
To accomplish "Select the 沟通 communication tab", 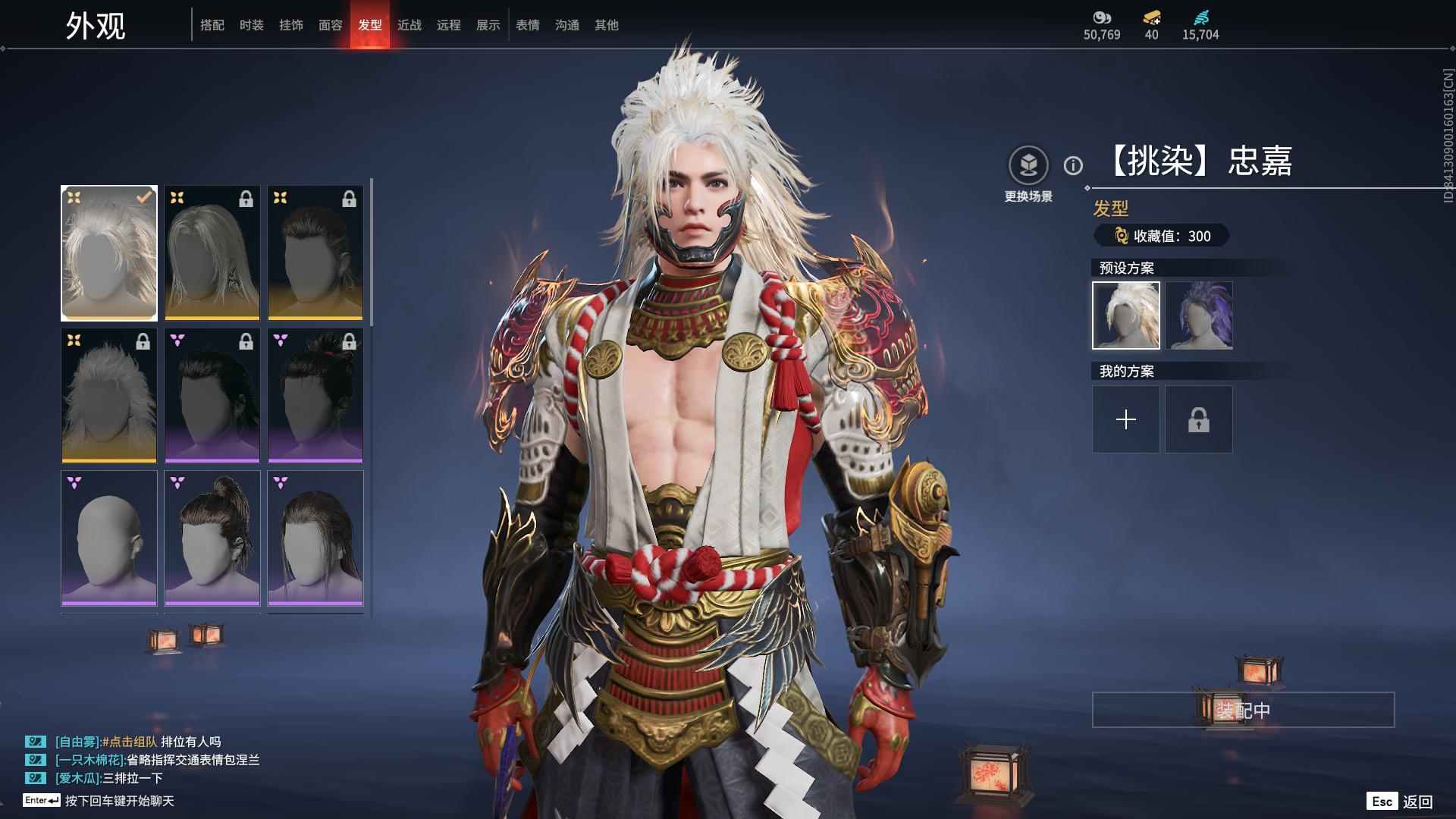I will (x=567, y=25).
